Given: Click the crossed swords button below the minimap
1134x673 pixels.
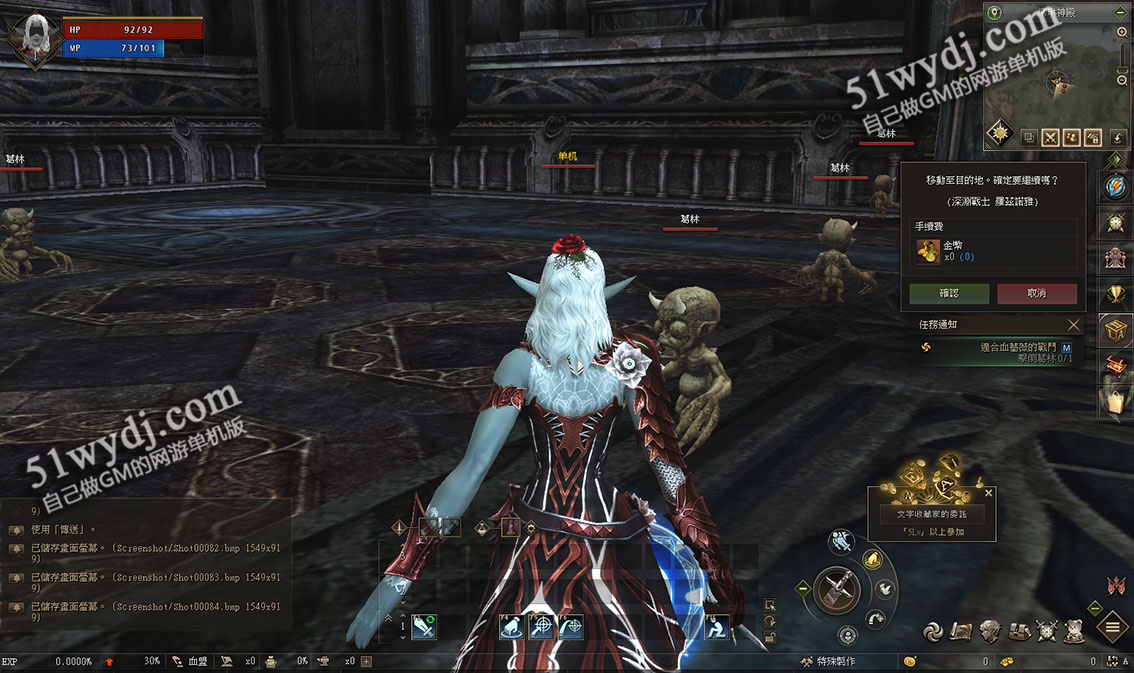Looking at the screenshot, I should click(1051, 137).
